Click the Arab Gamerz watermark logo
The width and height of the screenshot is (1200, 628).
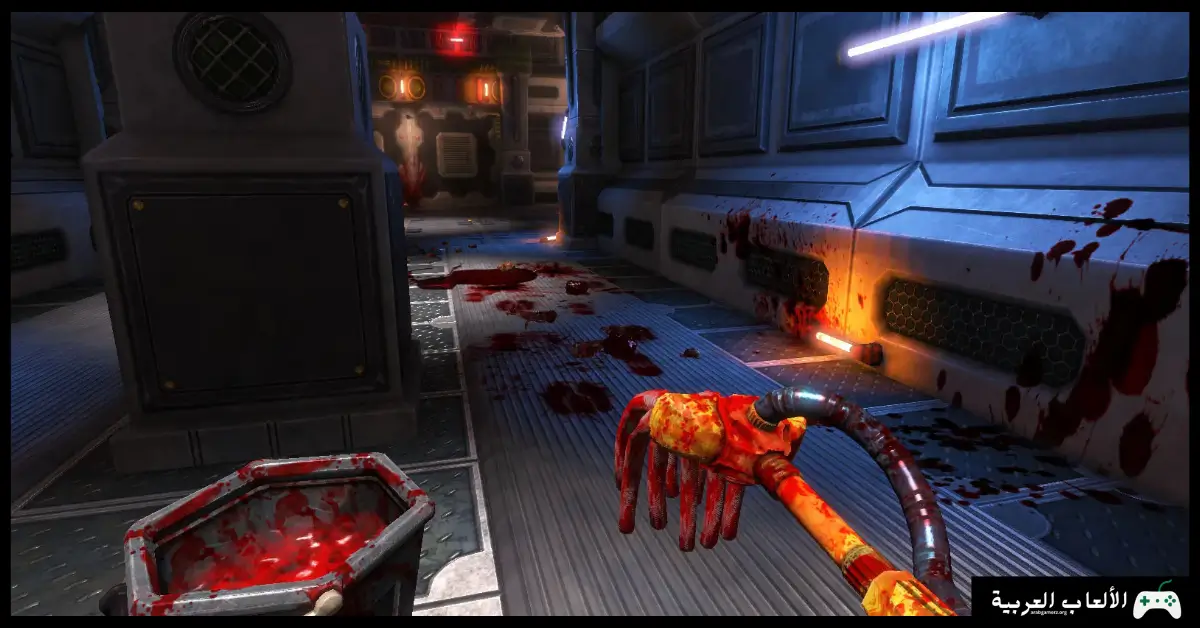coord(1085,600)
